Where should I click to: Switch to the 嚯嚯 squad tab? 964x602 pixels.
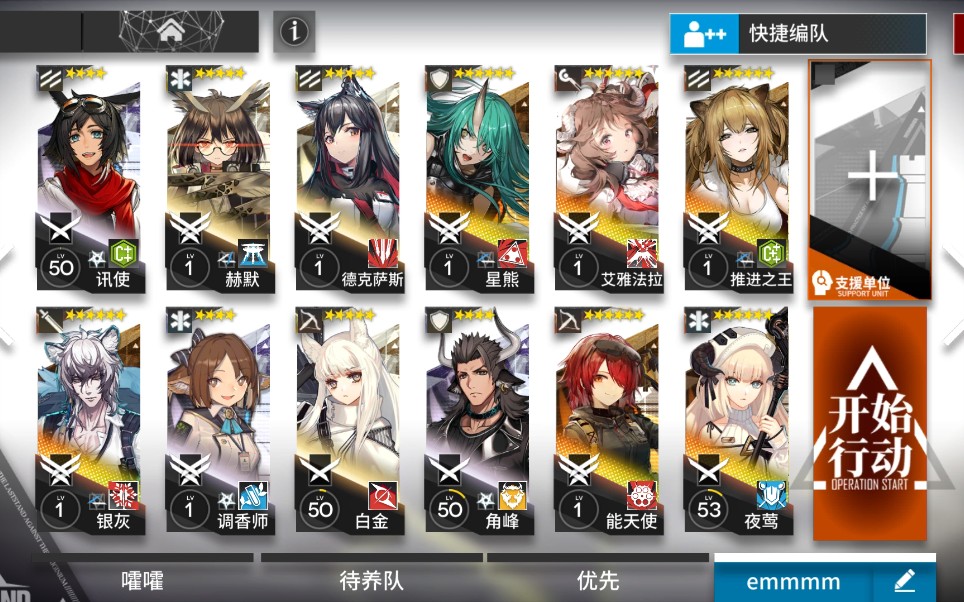(x=142, y=580)
